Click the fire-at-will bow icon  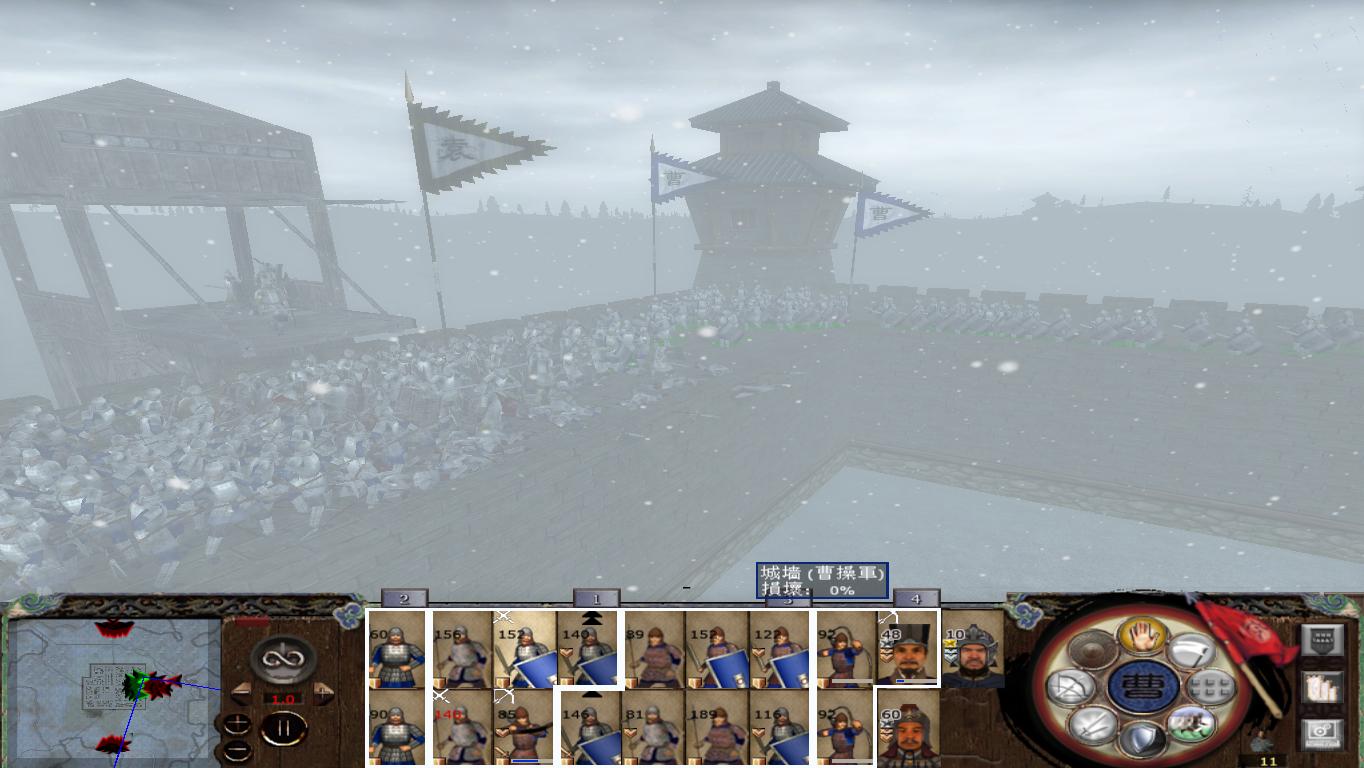(x=1070, y=687)
